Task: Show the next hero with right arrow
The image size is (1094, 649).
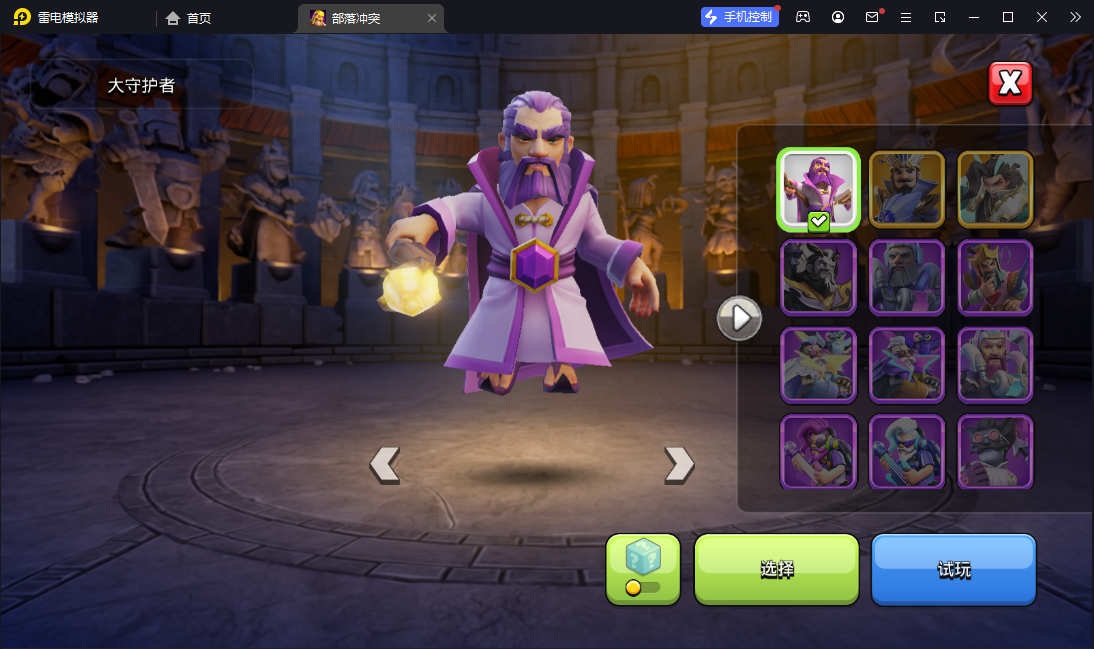Action: pyautogui.click(x=679, y=464)
